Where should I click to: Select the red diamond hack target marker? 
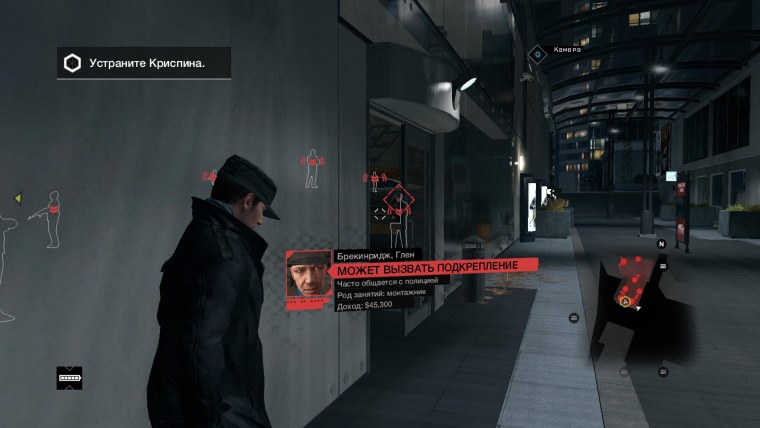[x=399, y=202]
